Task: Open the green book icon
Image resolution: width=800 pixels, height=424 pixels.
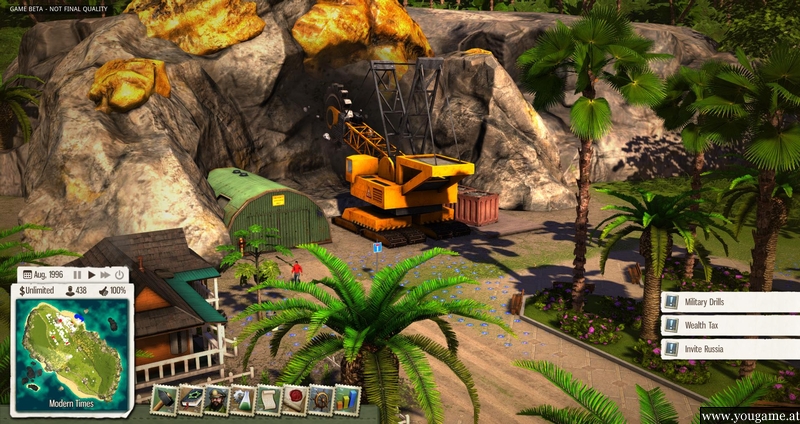Action: 191,399
